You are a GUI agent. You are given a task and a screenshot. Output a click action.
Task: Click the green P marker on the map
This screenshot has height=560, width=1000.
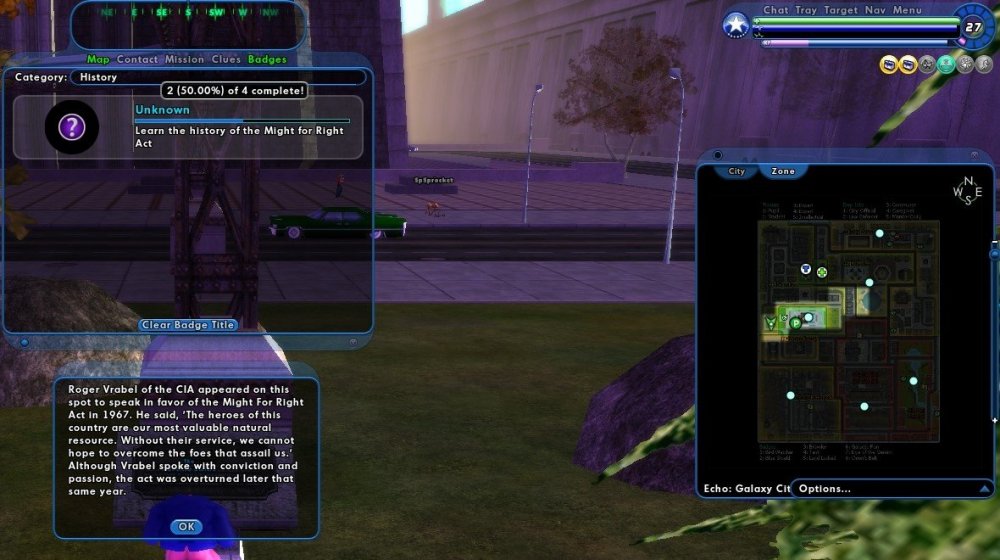(796, 323)
